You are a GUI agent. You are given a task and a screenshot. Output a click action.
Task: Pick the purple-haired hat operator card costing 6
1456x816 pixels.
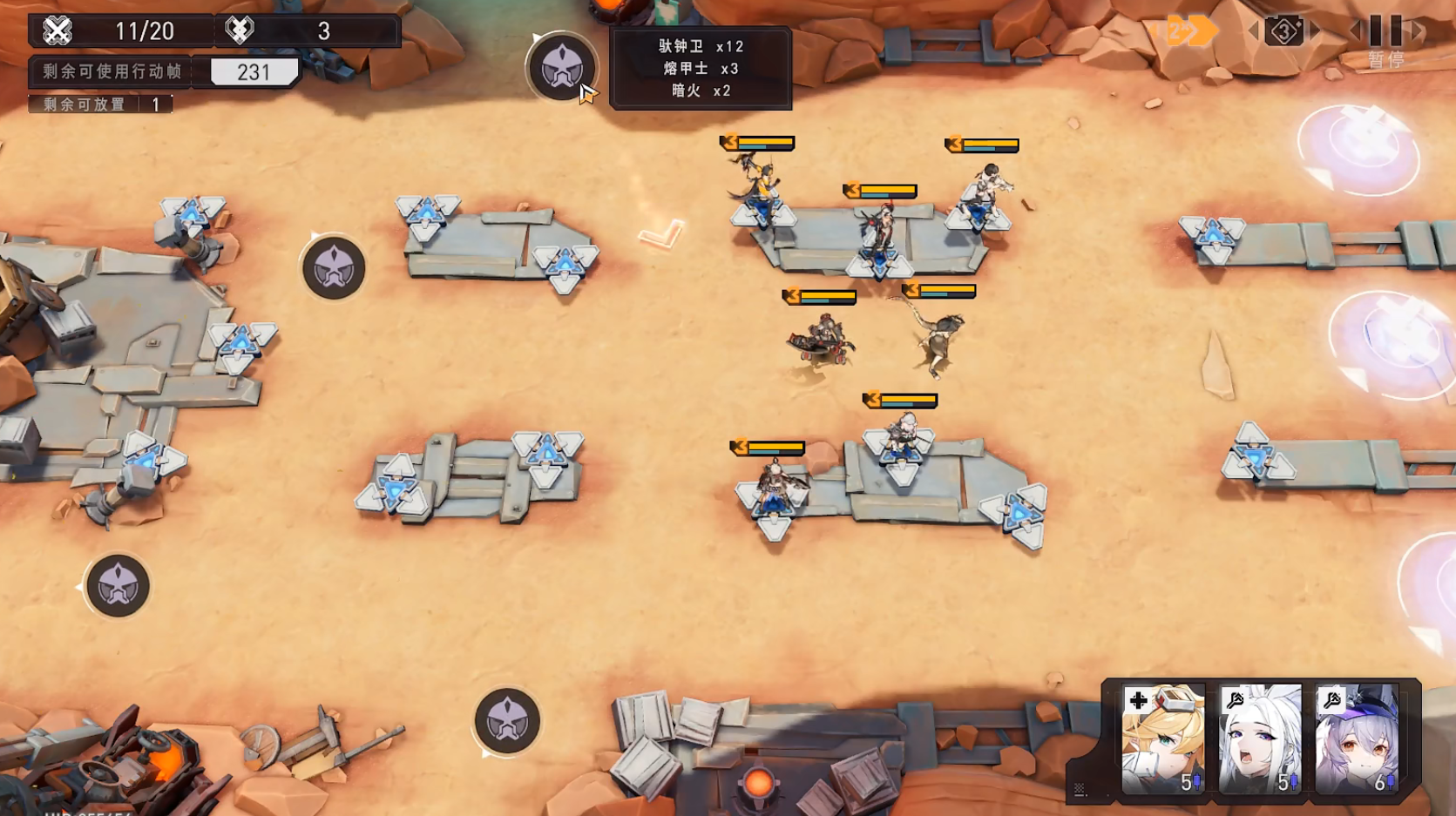point(1357,738)
